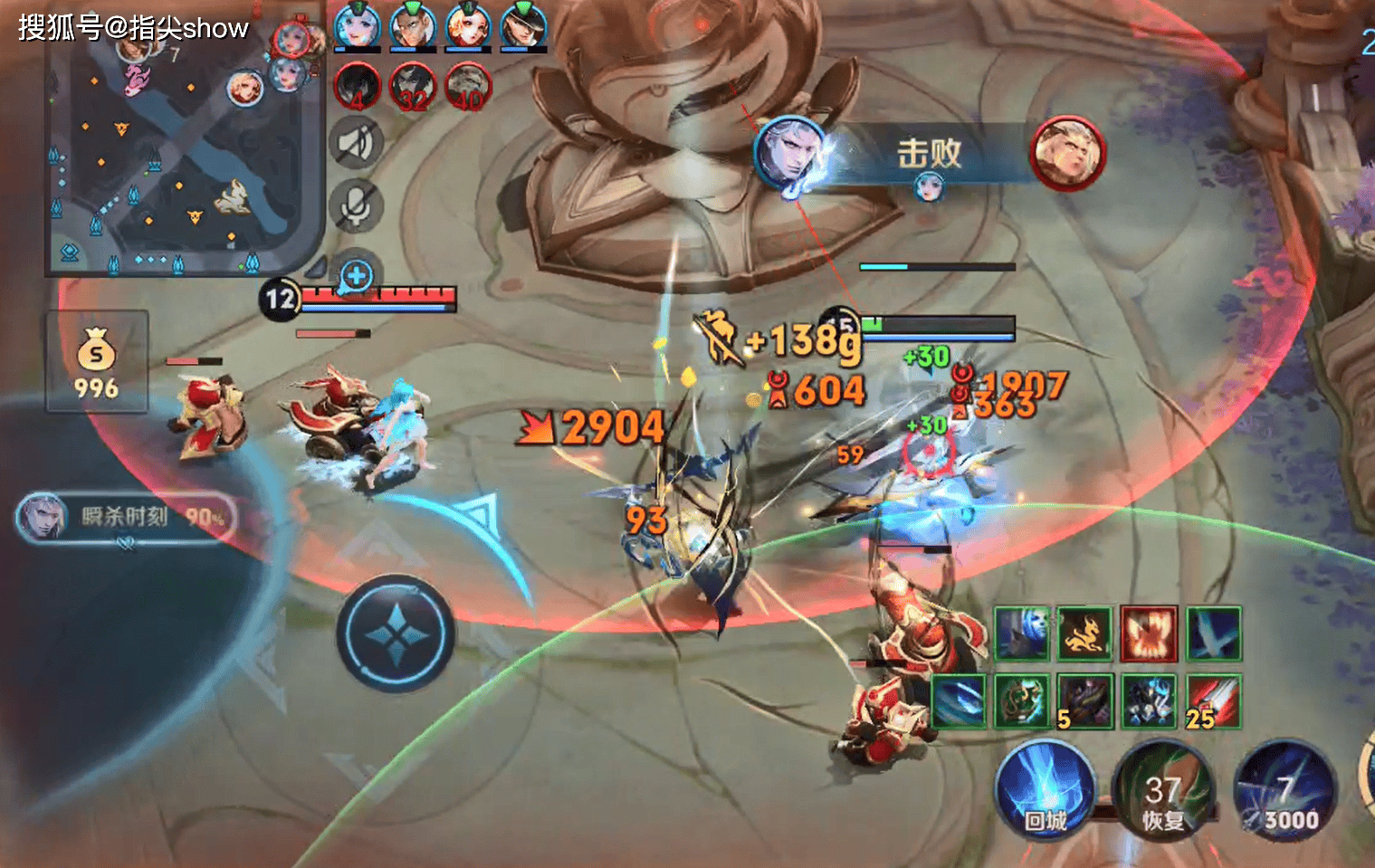The height and width of the screenshot is (868, 1375).
Task: Select the red fanged jaws item slot
Action: pos(1149,634)
